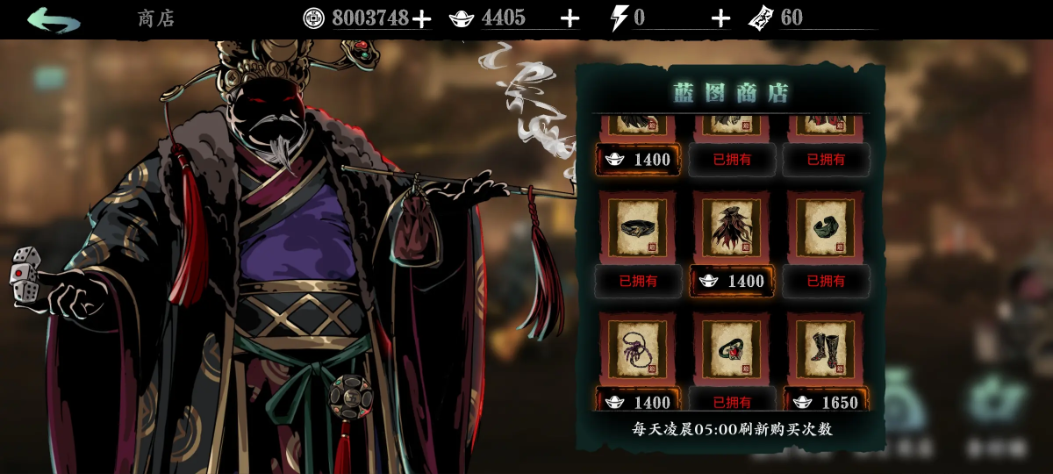Viewport: 1053px width, 474px height.
Task: Add more copper coins with plus
Action: (422, 18)
